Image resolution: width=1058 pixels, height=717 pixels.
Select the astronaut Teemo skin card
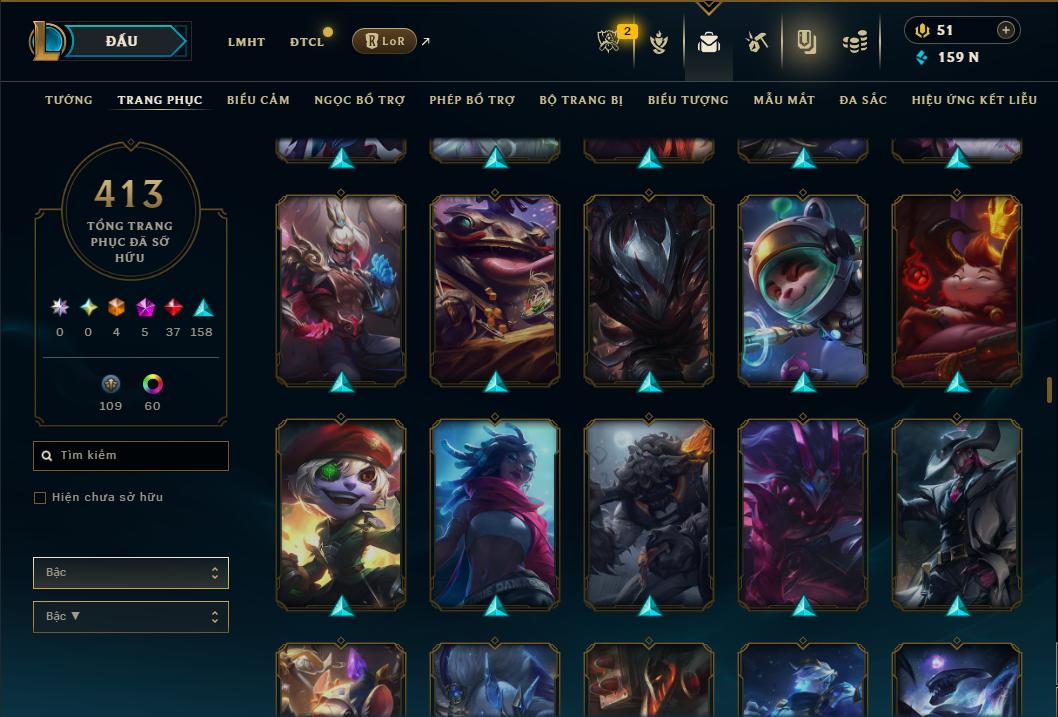click(802, 288)
